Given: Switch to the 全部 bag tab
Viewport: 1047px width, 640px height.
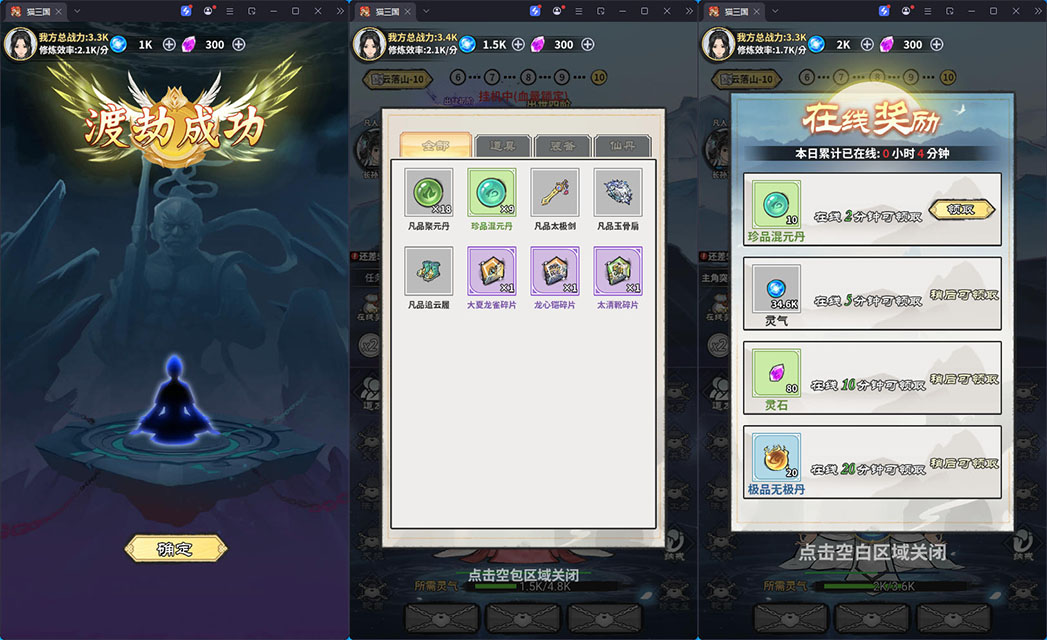Looking at the screenshot, I should coord(434,146).
